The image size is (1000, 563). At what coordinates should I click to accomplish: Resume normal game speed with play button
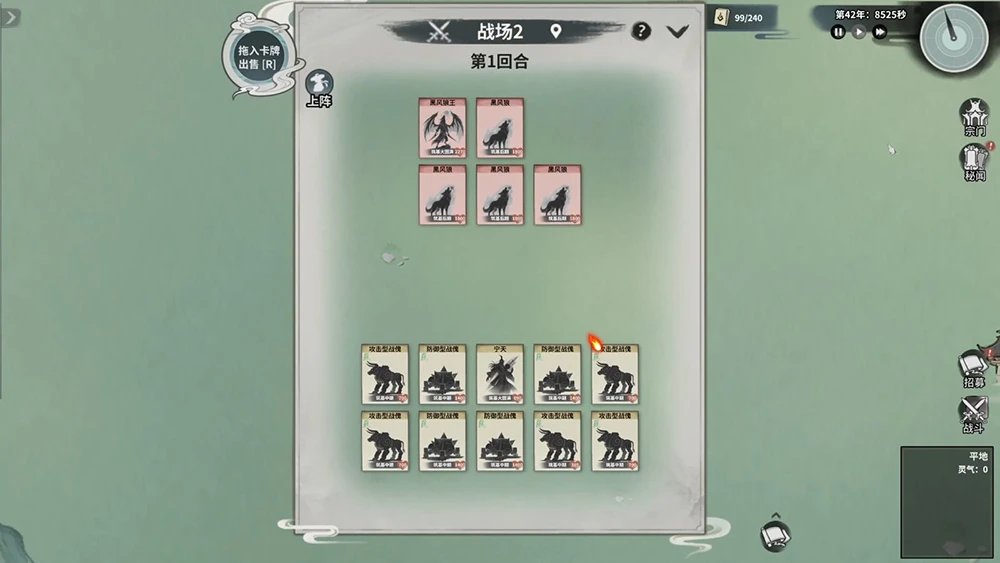tap(859, 32)
